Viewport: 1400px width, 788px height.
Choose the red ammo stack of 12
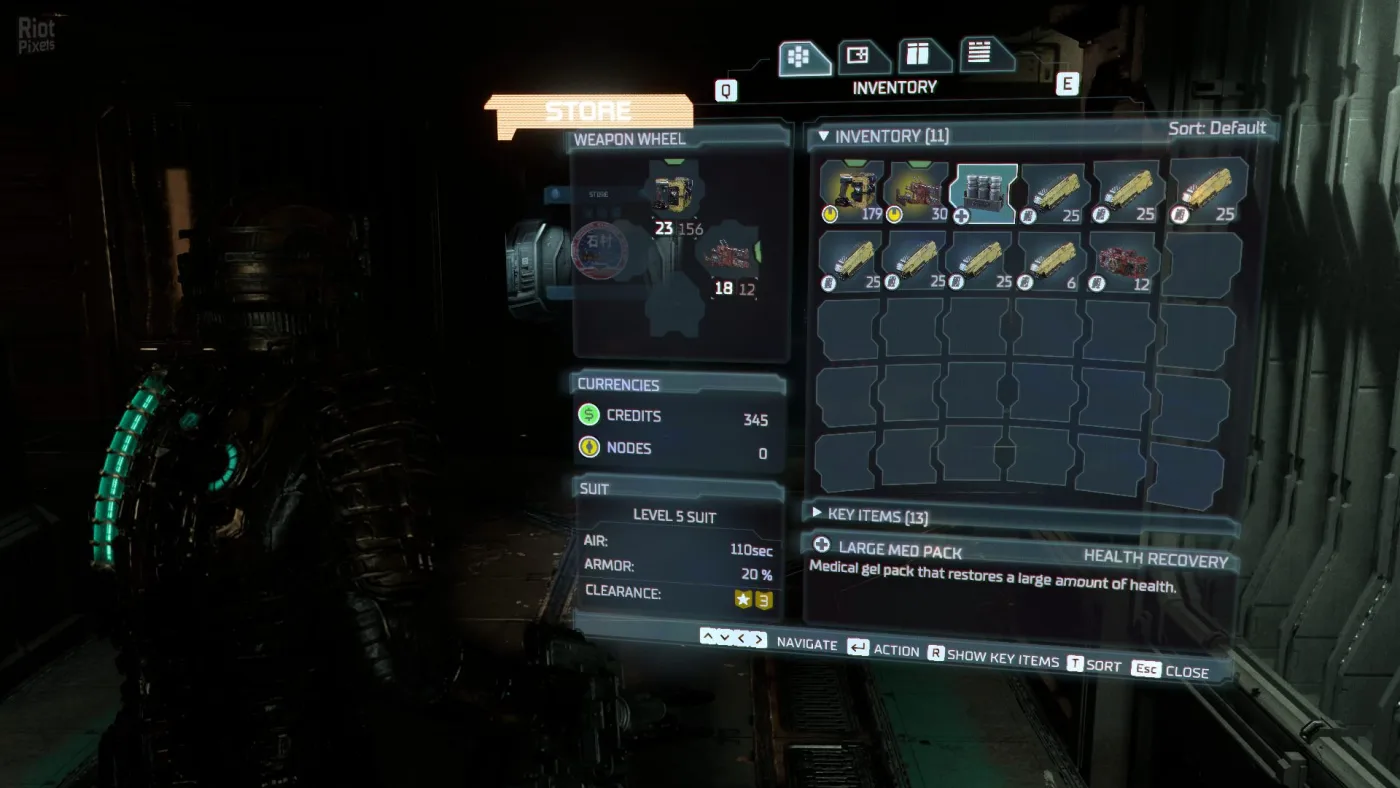(1124, 262)
